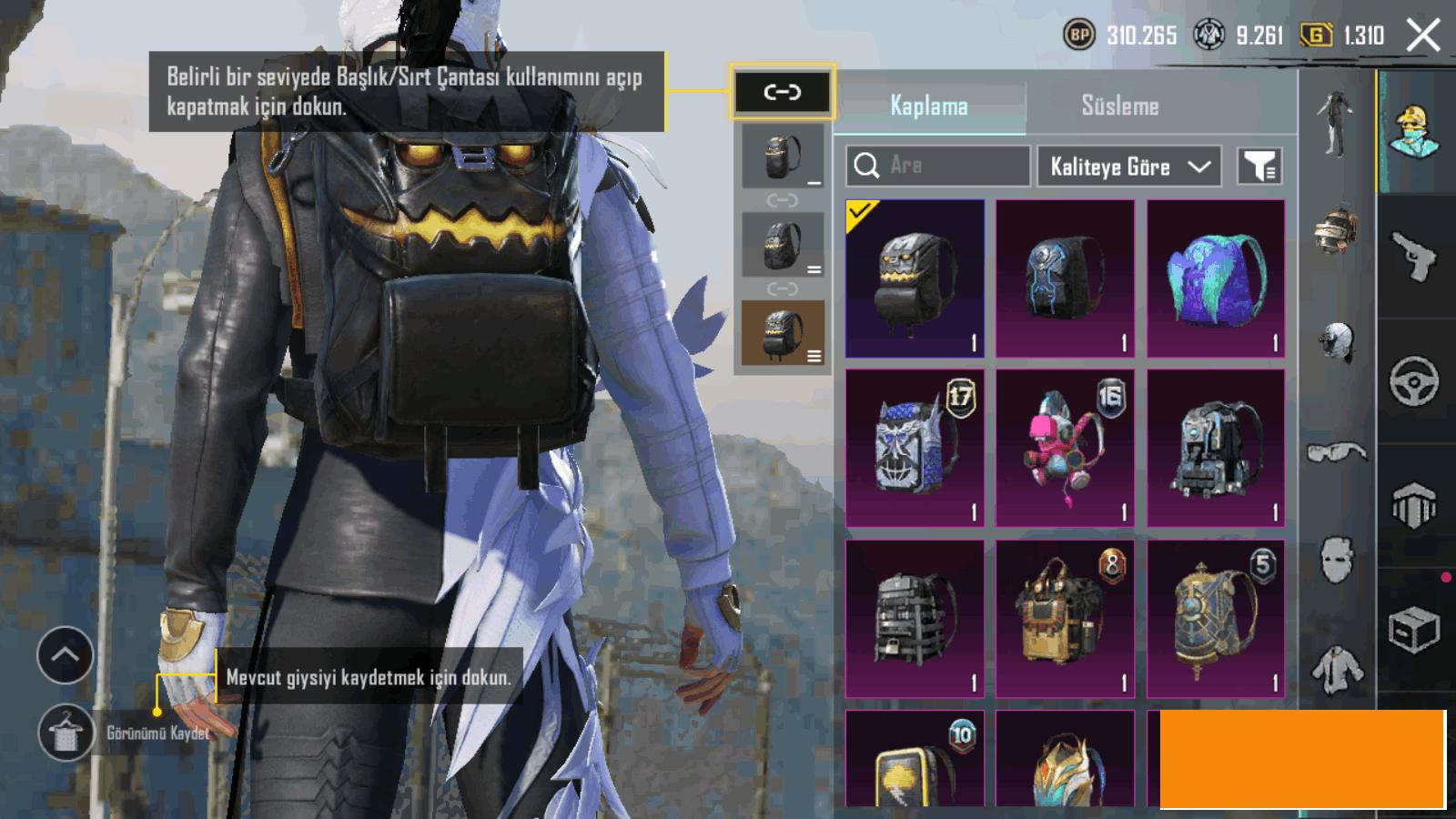Click the up-arrow expand button
Viewport: 1456px width, 819px height.
(65, 655)
